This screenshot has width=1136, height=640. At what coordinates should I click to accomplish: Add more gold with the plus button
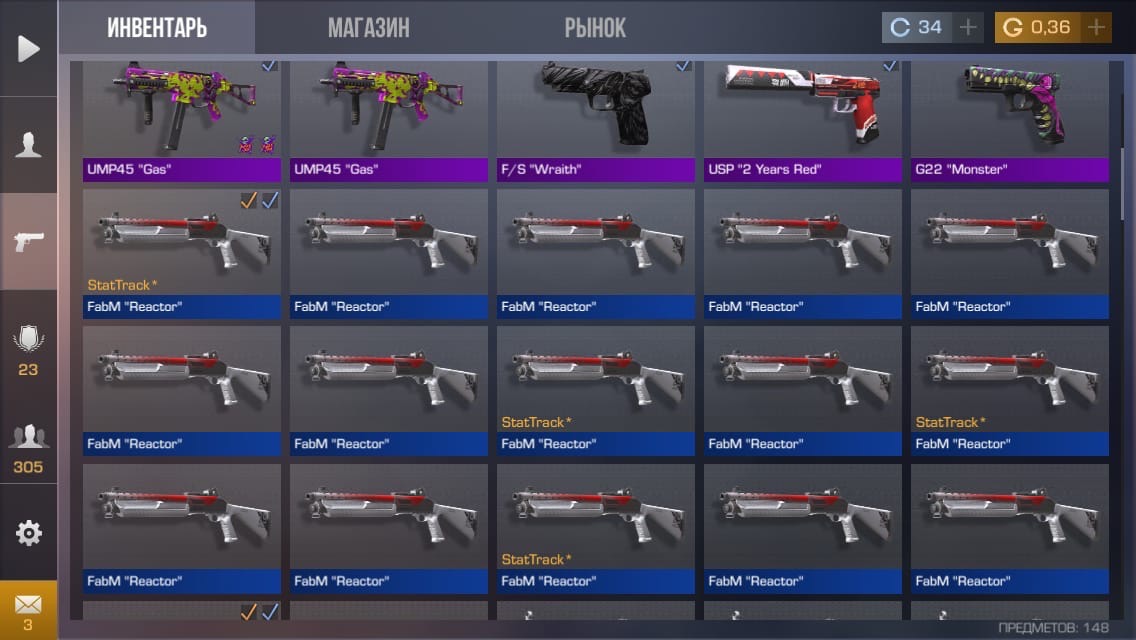(1097, 27)
